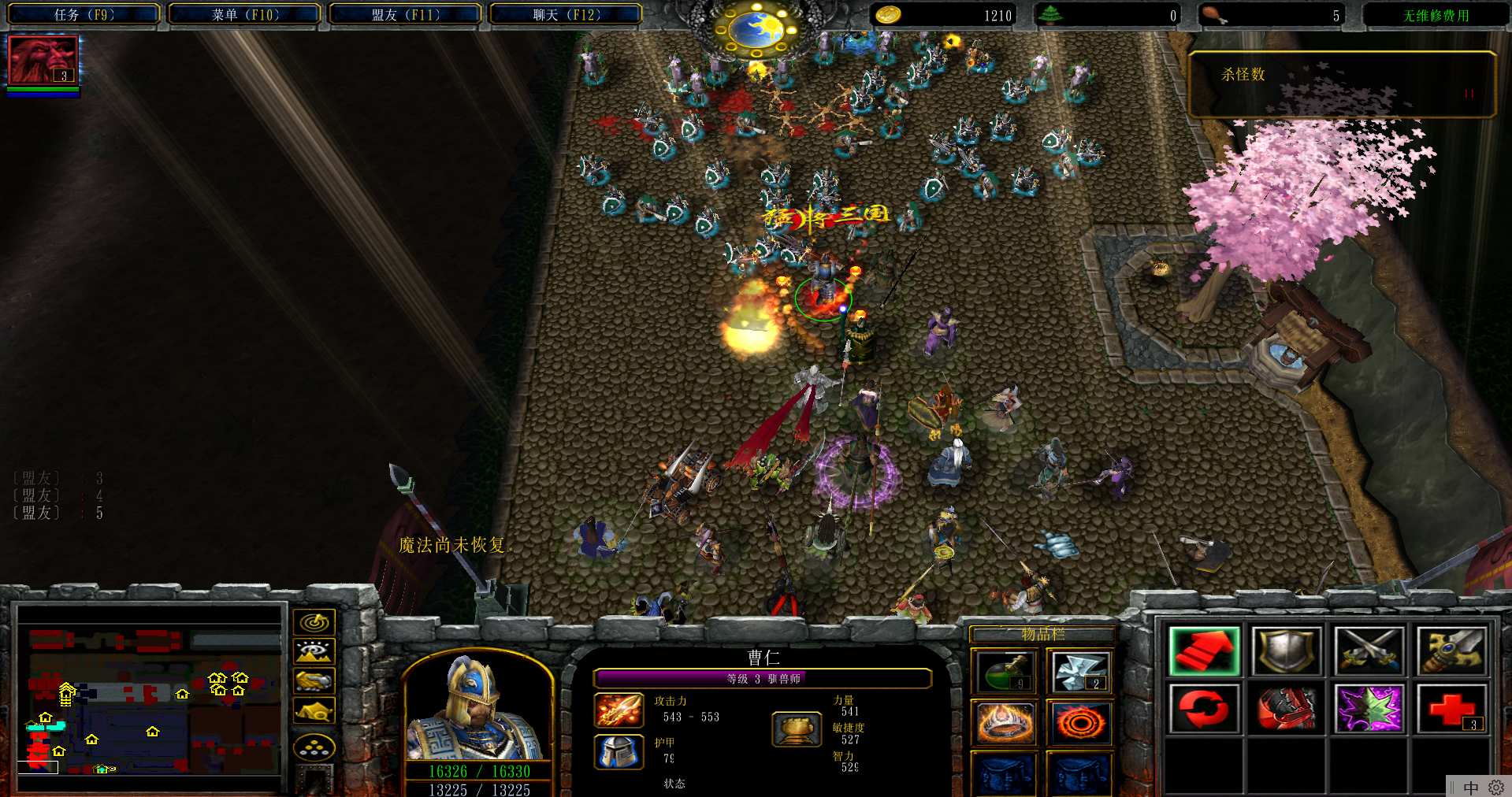
Task: Select the fiery ring inventory item
Action: point(1079,722)
